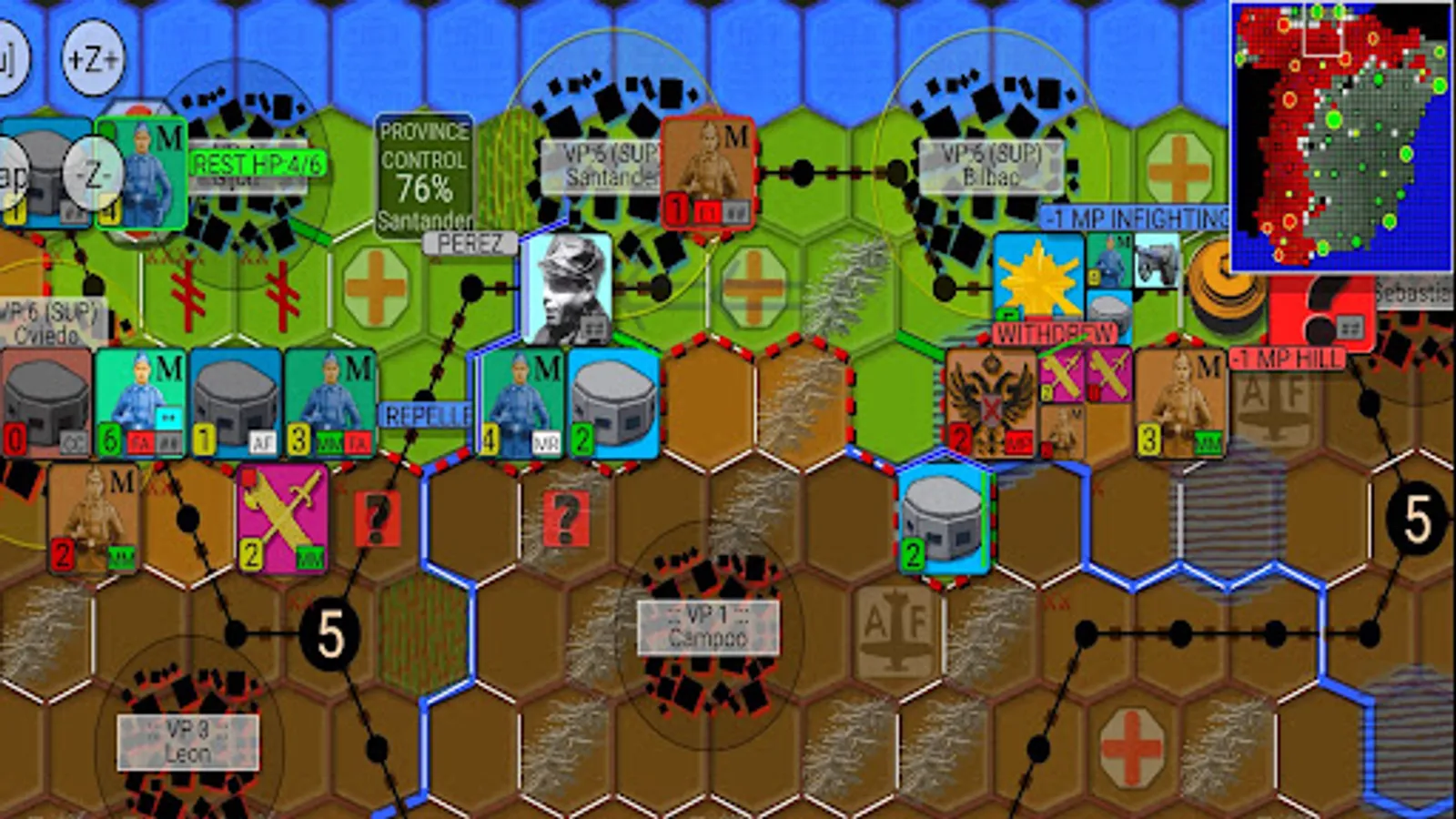The width and height of the screenshot is (1456, 819).
Task: Select the yellow sun WITHDREW event marker
Action: coord(1037,284)
